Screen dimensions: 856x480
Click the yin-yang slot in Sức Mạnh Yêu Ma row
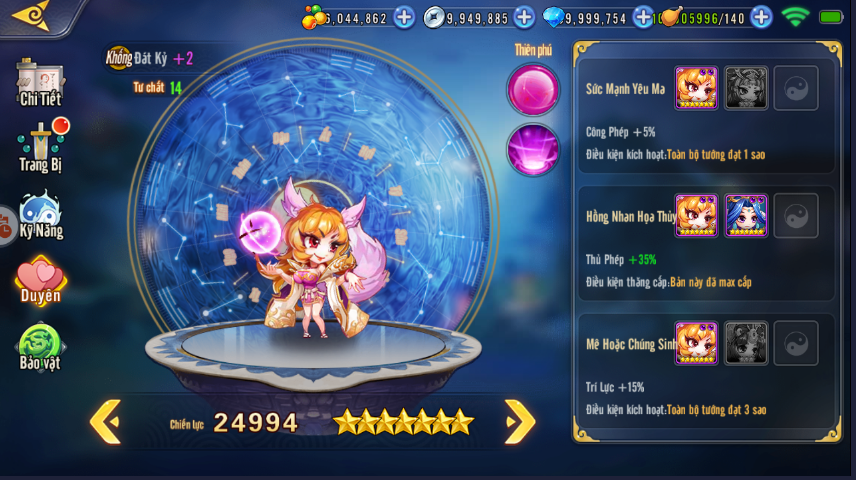point(796,88)
